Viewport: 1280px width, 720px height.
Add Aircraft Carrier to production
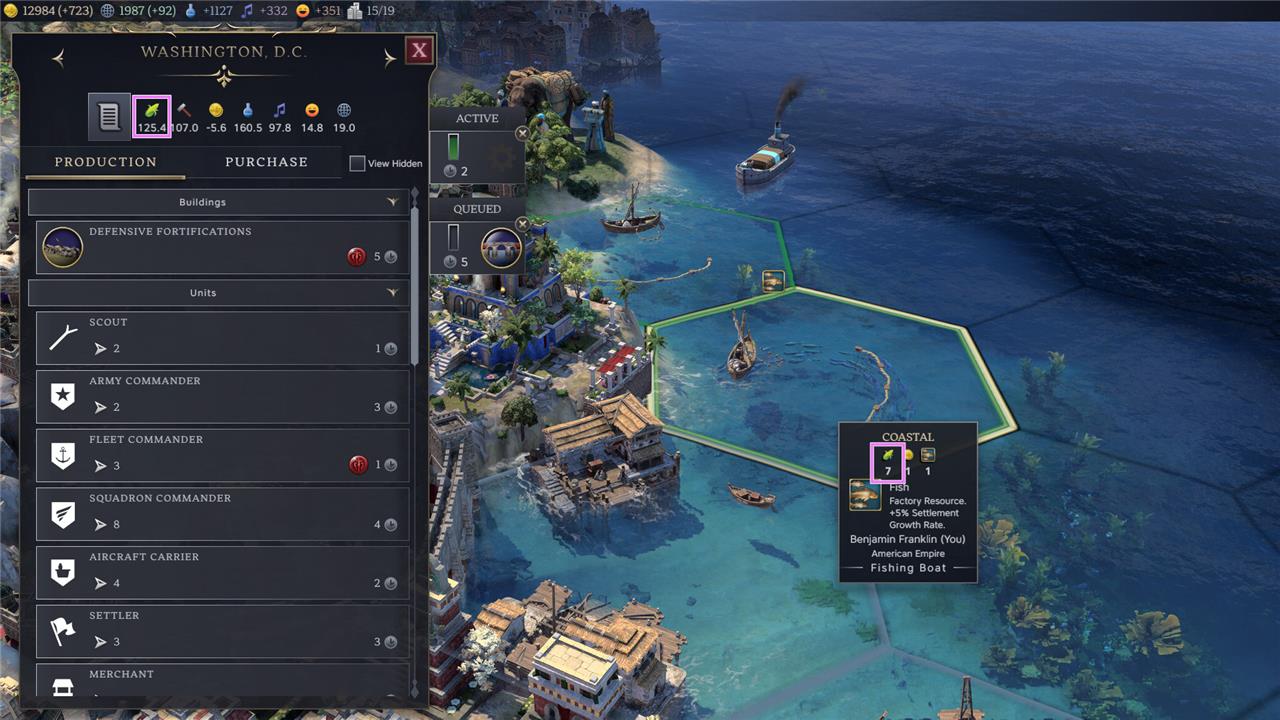[x=222, y=572]
